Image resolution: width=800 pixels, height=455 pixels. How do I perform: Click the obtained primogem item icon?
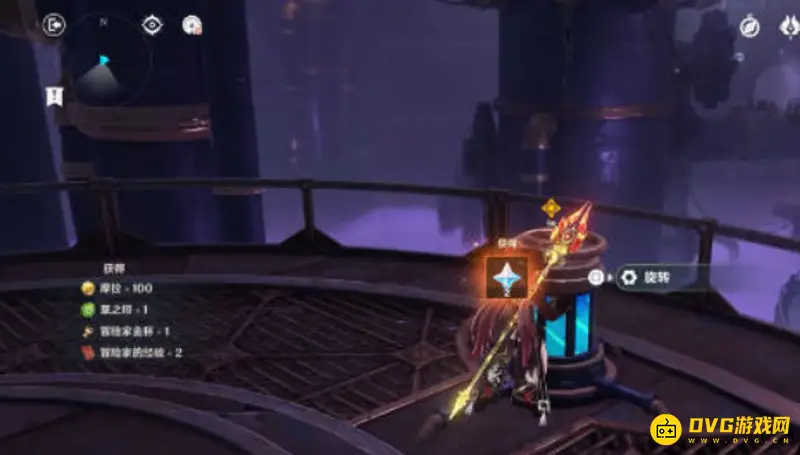[x=506, y=277]
